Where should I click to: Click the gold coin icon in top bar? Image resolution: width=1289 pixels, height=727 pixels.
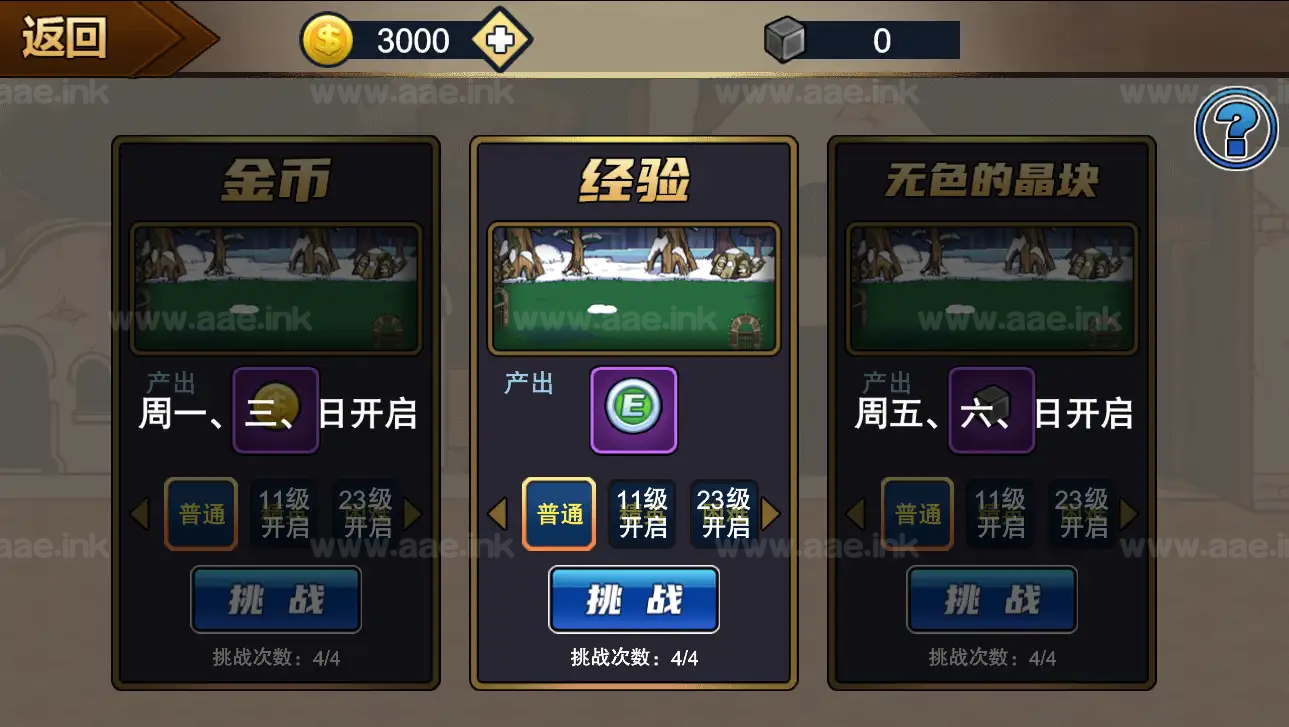pos(325,39)
